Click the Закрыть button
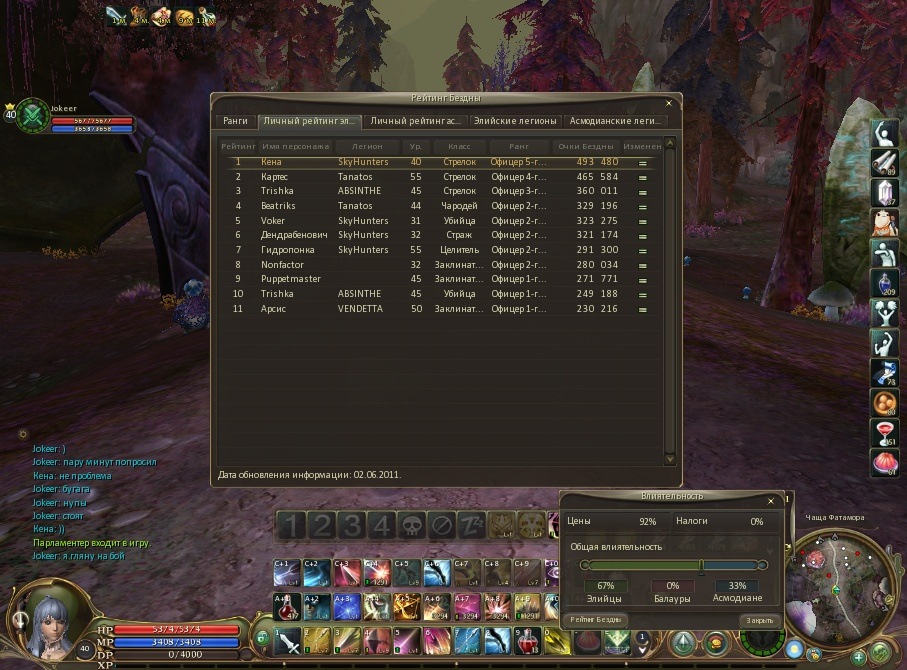The height and width of the screenshot is (670, 907). coord(759,620)
